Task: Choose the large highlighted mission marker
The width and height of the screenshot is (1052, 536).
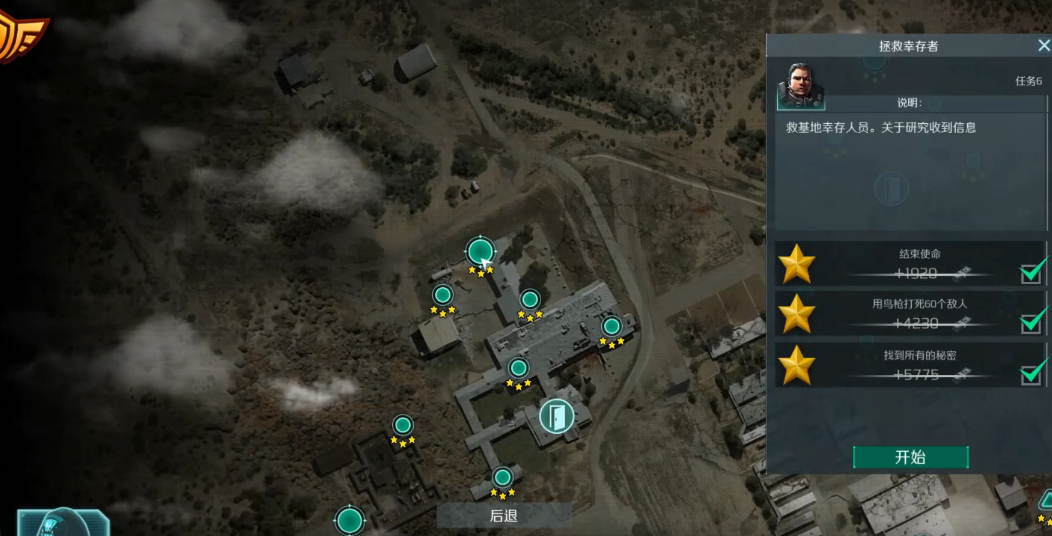Action: tap(480, 252)
